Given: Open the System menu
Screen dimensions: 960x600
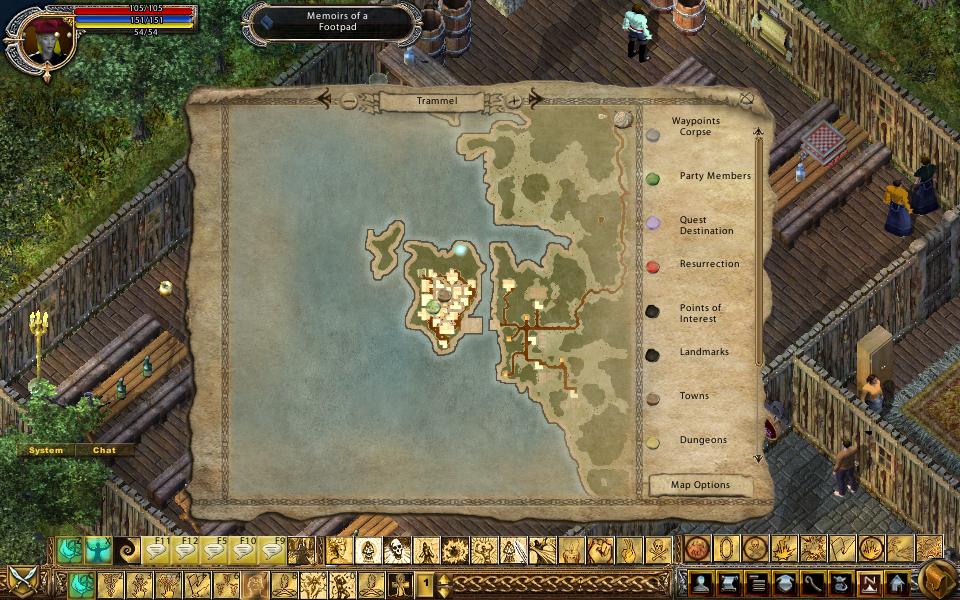Looking at the screenshot, I should coord(46,450).
